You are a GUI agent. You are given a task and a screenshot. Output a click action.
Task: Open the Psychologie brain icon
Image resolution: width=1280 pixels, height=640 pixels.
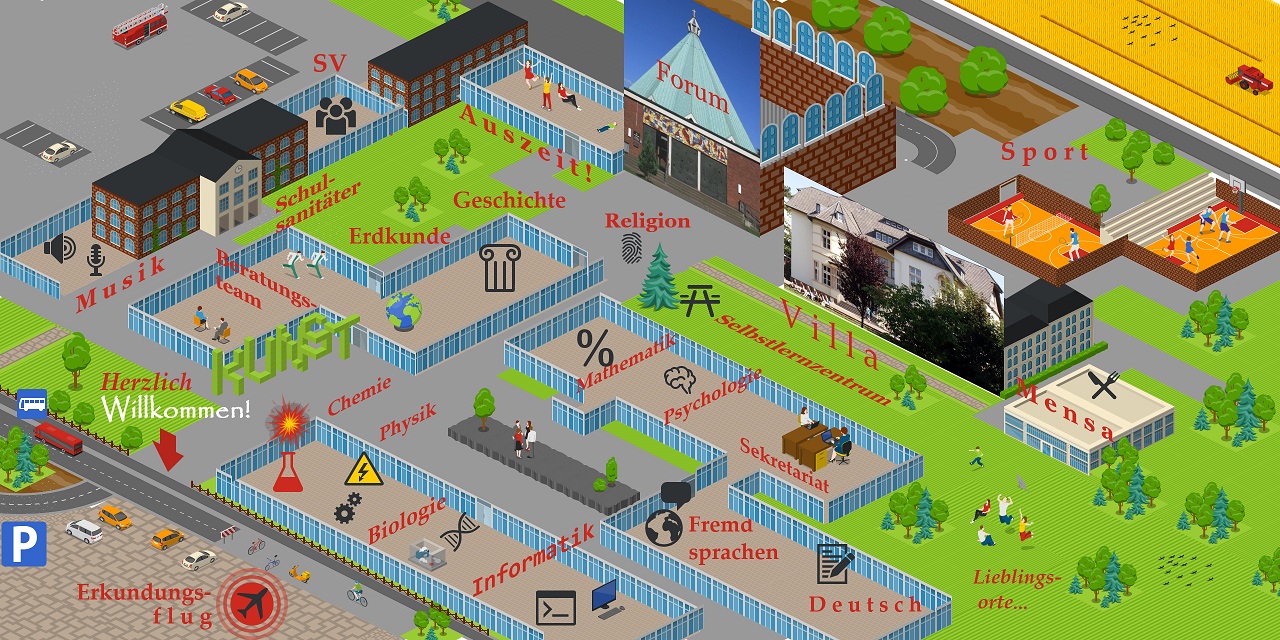680,379
